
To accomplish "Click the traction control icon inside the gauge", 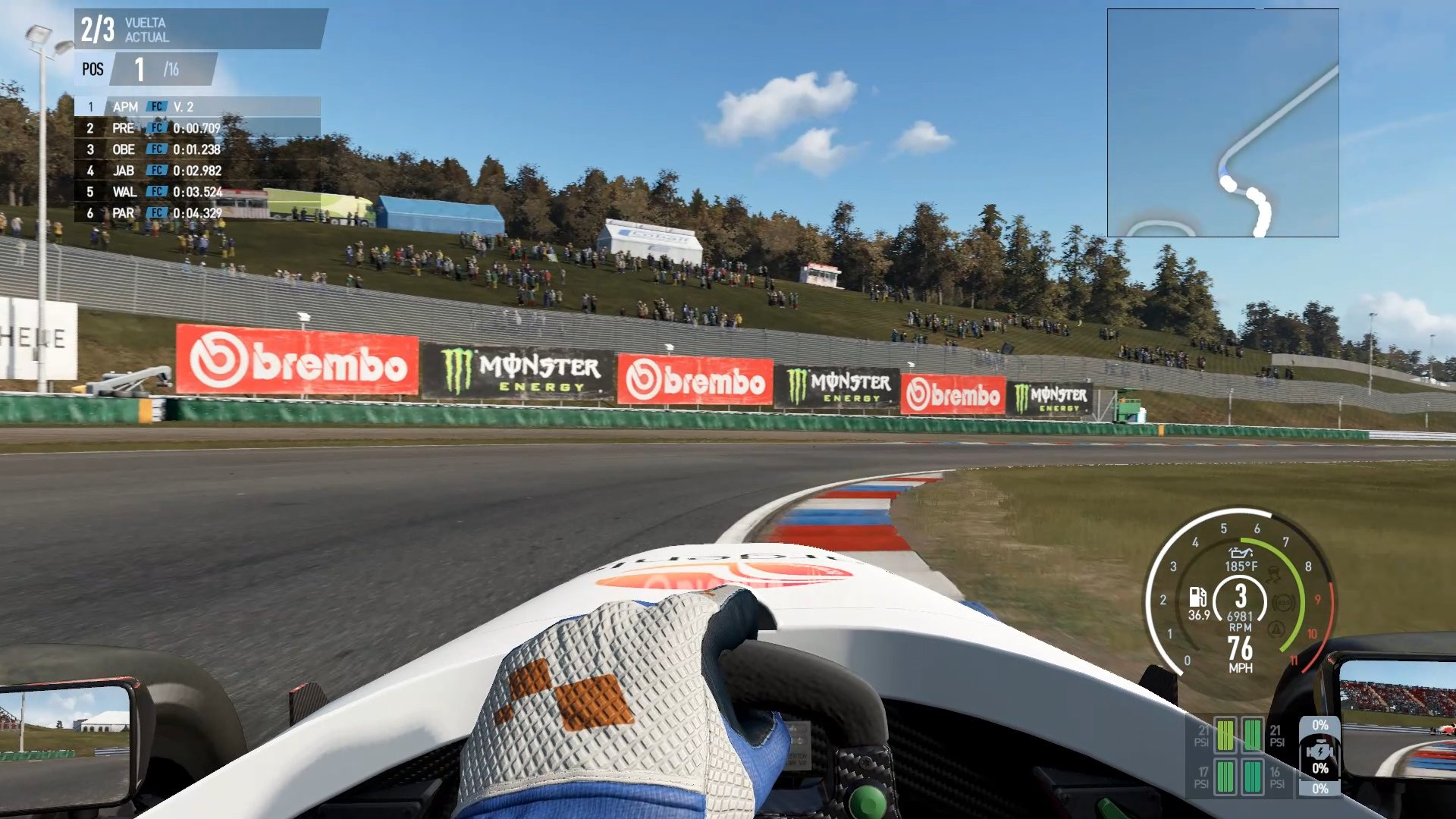I will click(1274, 575).
